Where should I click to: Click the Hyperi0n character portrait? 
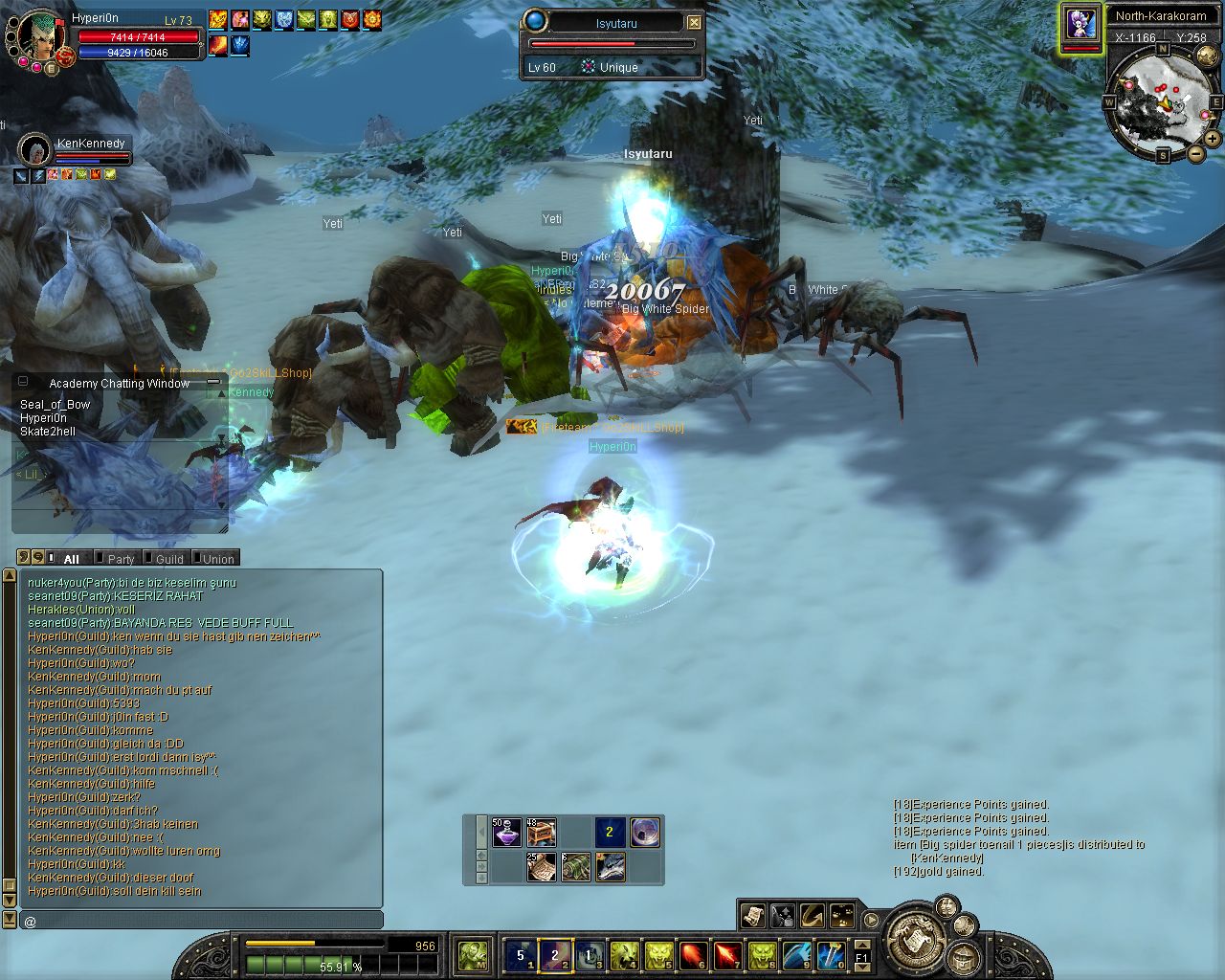[40, 38]
